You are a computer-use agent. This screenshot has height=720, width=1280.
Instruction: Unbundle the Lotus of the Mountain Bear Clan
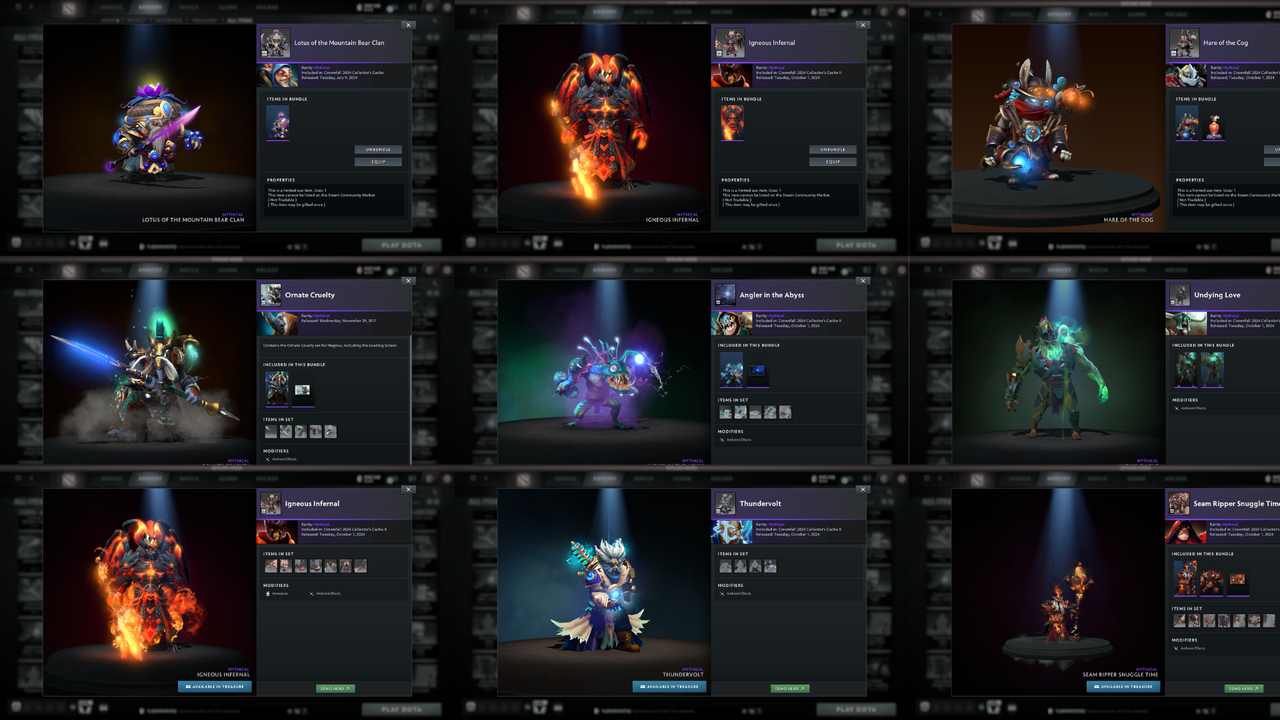pyautogui.click(x=378, y=149)
